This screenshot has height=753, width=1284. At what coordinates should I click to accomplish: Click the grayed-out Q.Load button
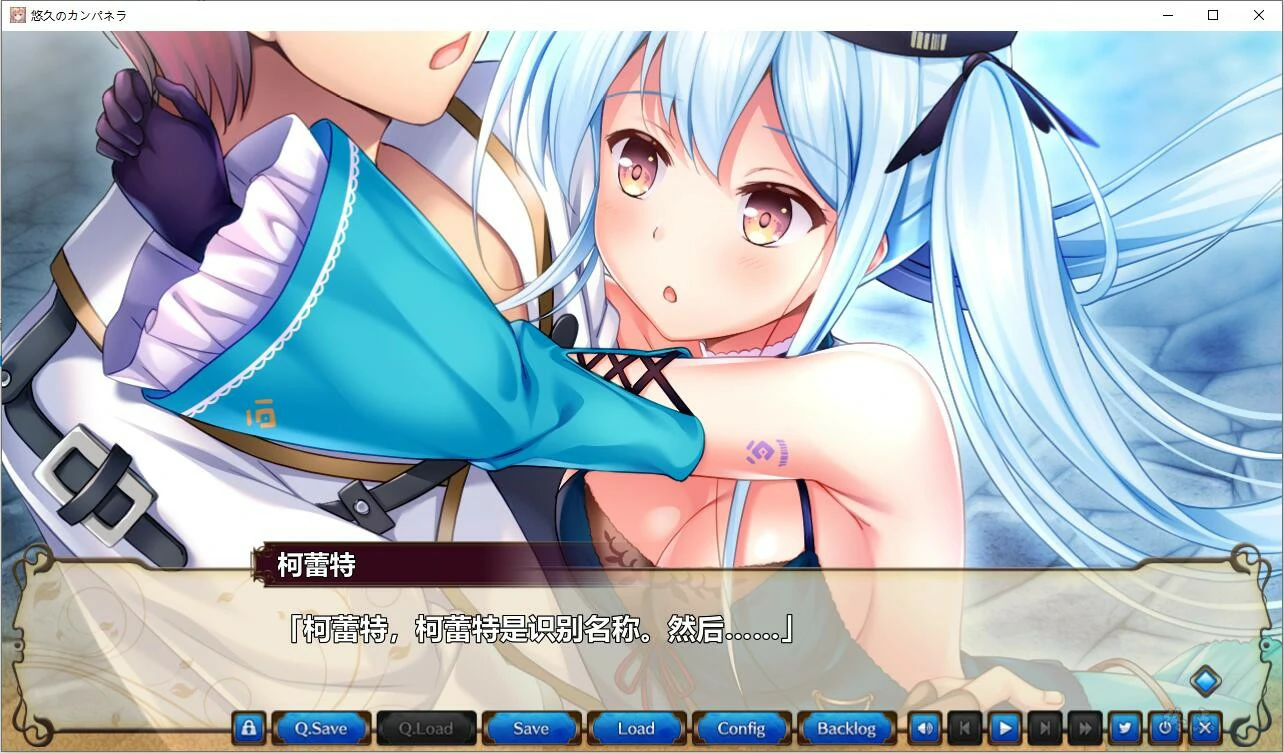click(425, 728)
